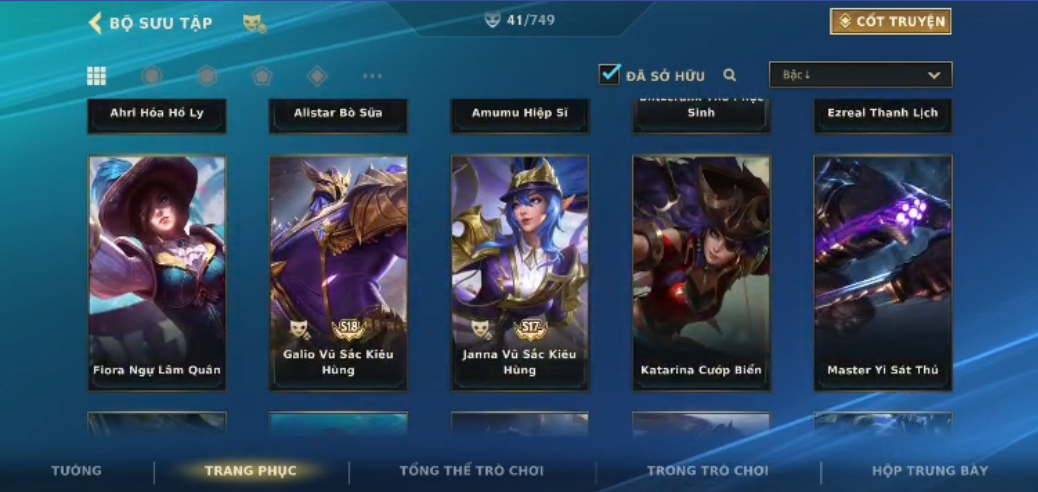This screenshot has width=1038, height=492.
Task: Choose the Galio Vũ Sắc Kiêu Hùng skin
Action: tap(338, 272)
